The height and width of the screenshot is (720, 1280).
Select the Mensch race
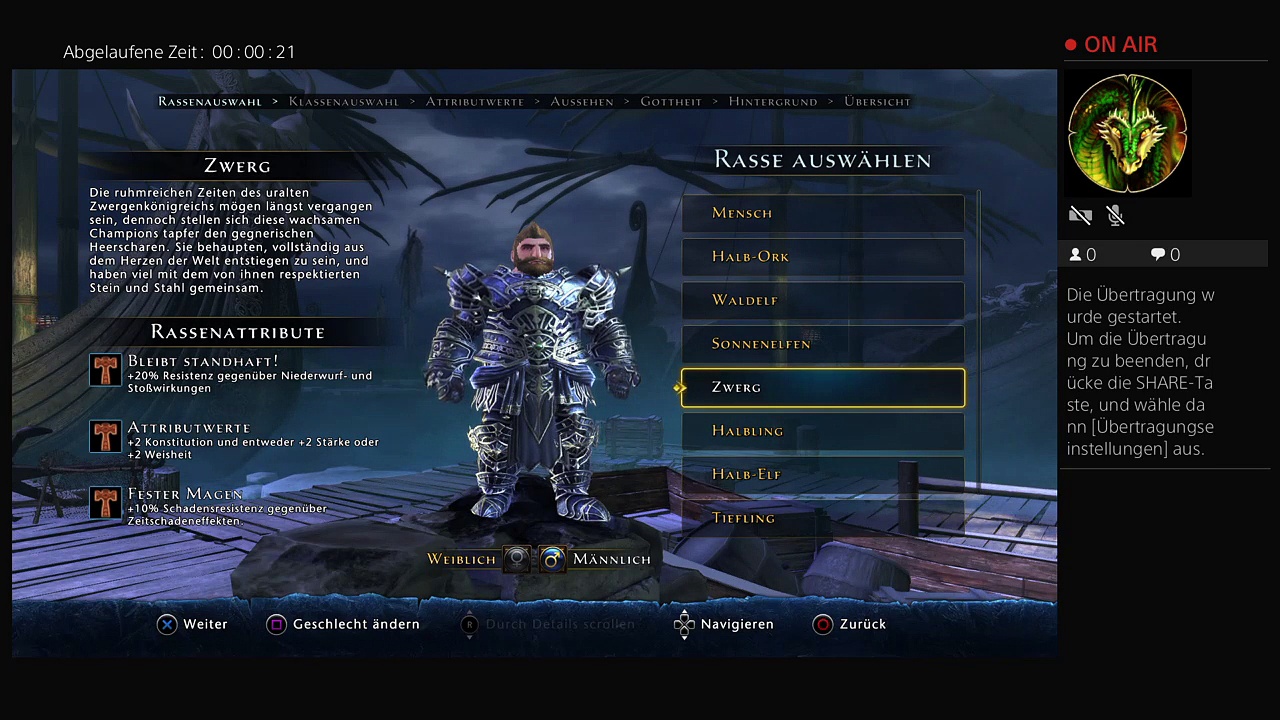(x=822, y=213)
